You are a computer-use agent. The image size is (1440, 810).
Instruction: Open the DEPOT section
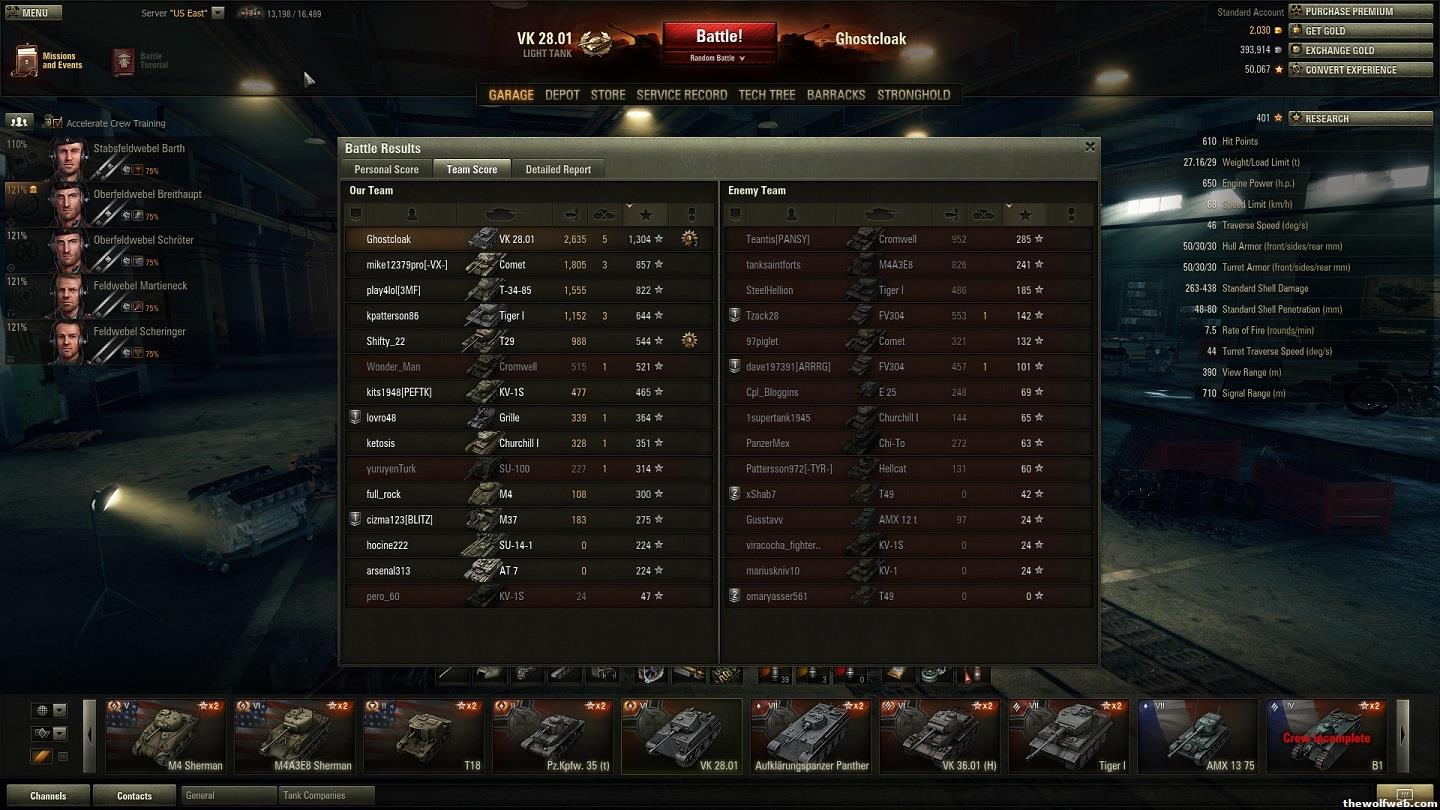[x=562, y=95]
